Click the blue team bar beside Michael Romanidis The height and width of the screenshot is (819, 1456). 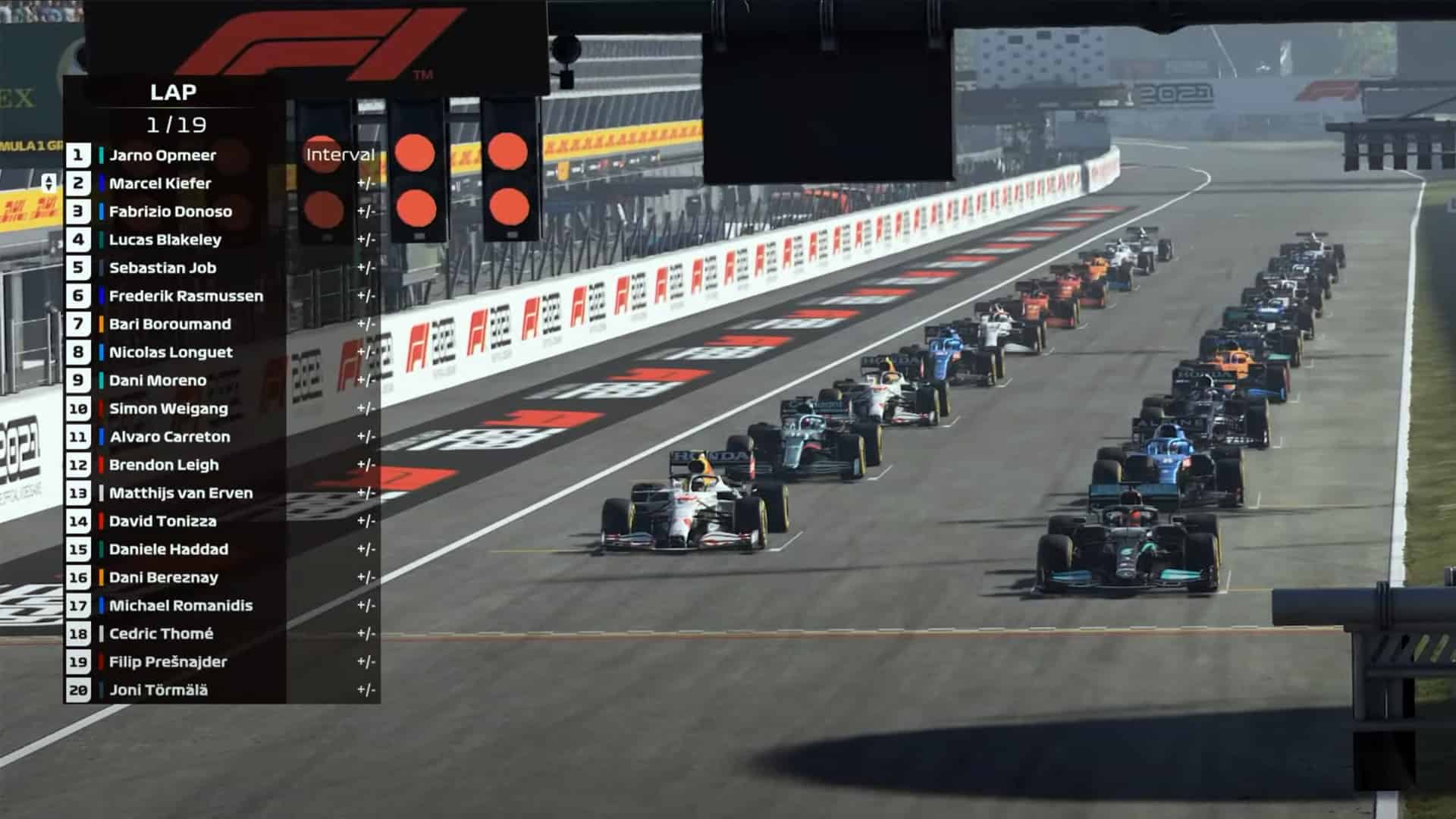point(101,605)
